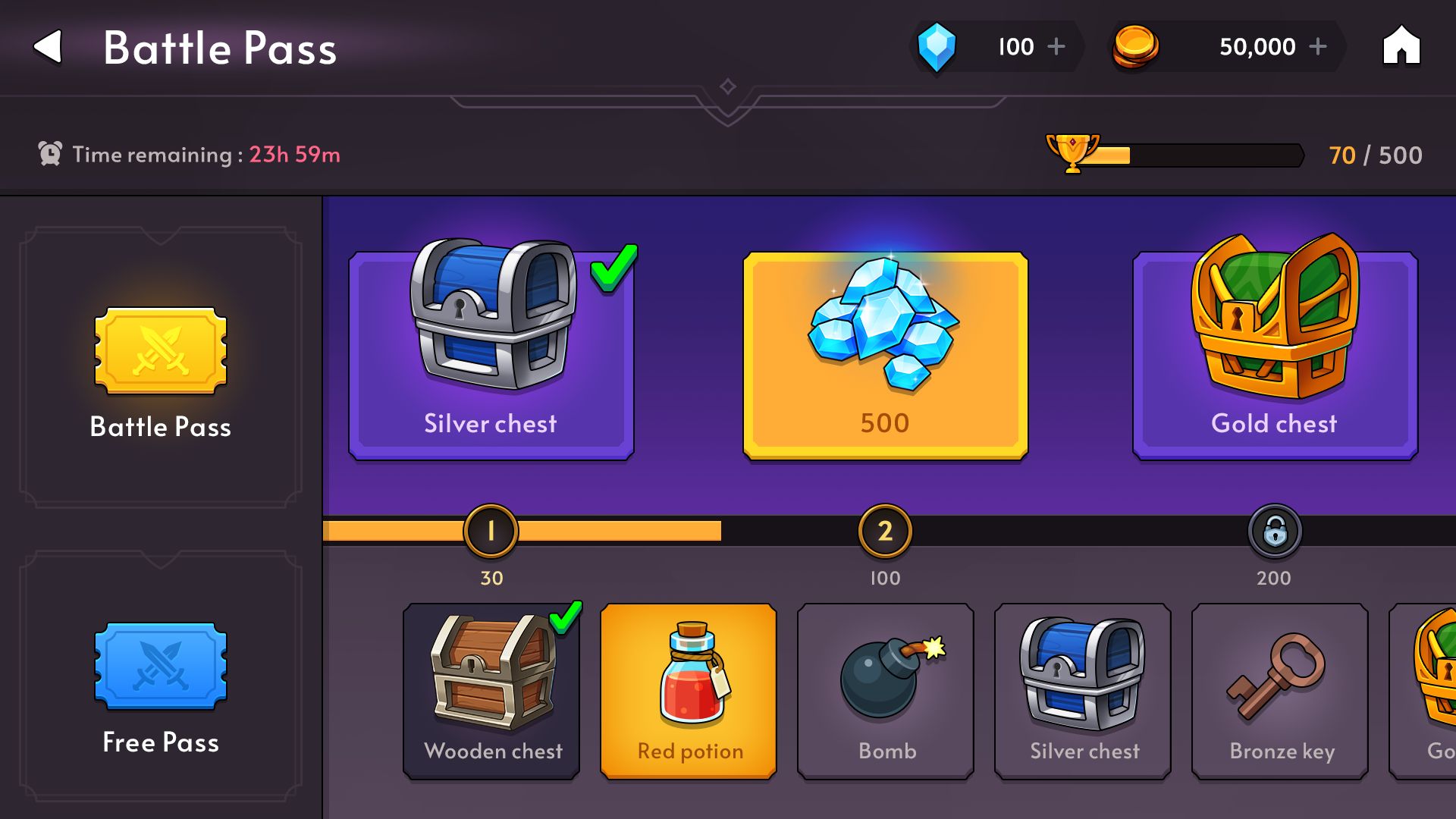The image size is (1456, 819).
Task: Click the tier 1 milestone marker
Action: [491, 531]
